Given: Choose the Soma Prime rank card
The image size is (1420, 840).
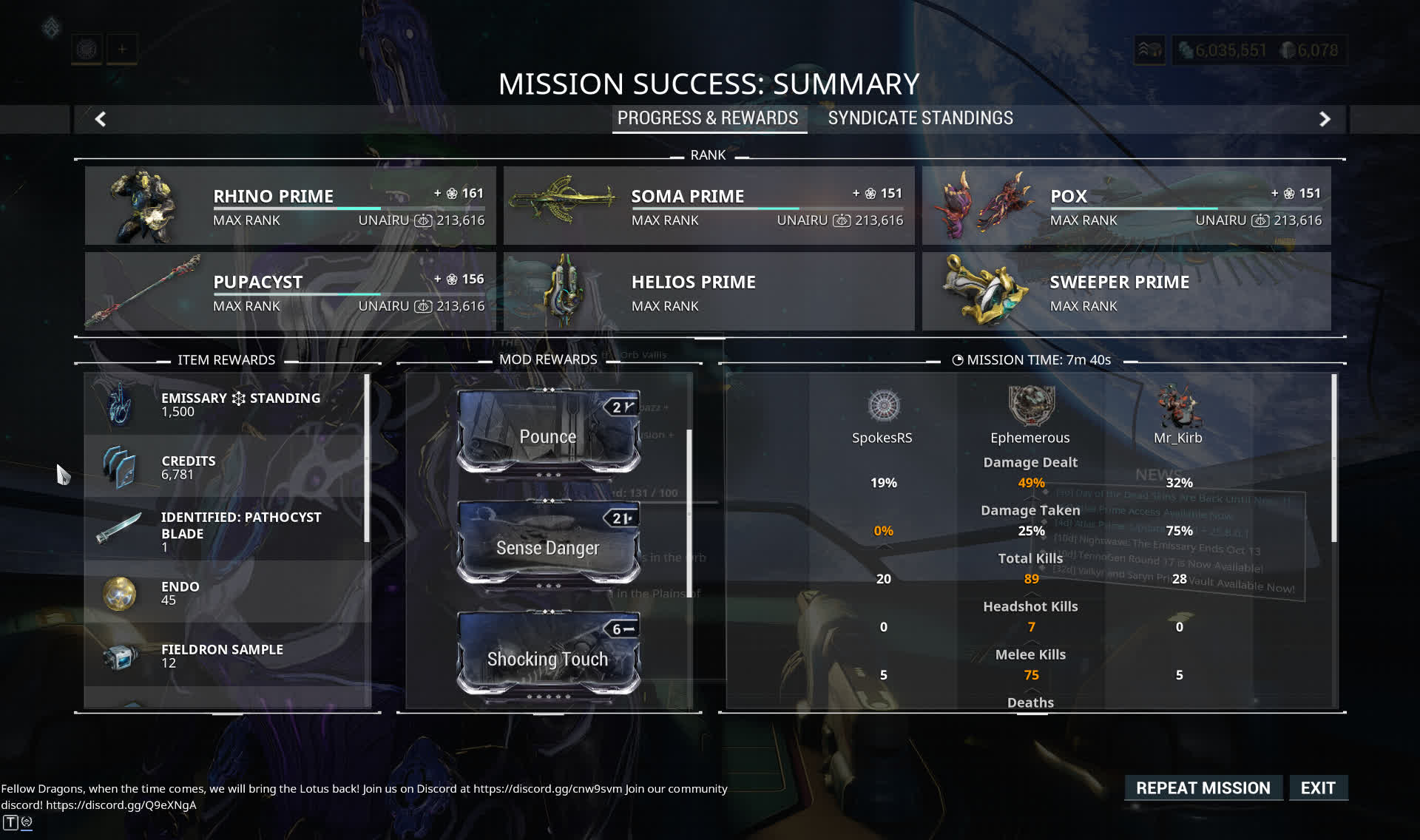Looking at the screenshot, I should (709, 206).
